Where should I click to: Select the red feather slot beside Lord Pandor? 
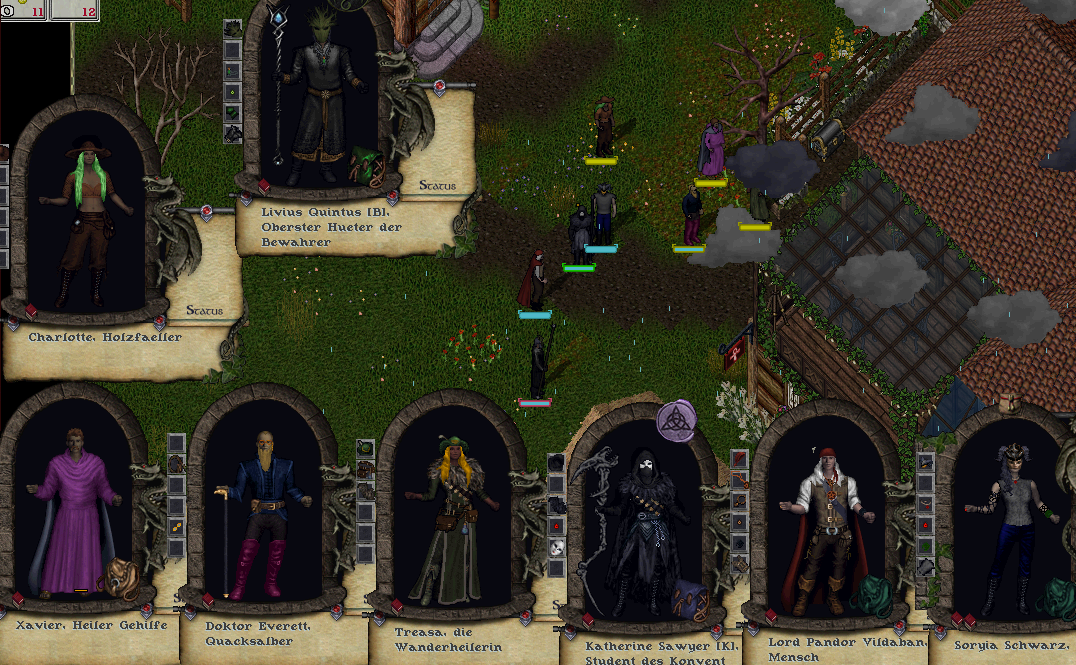click(740, 458)
